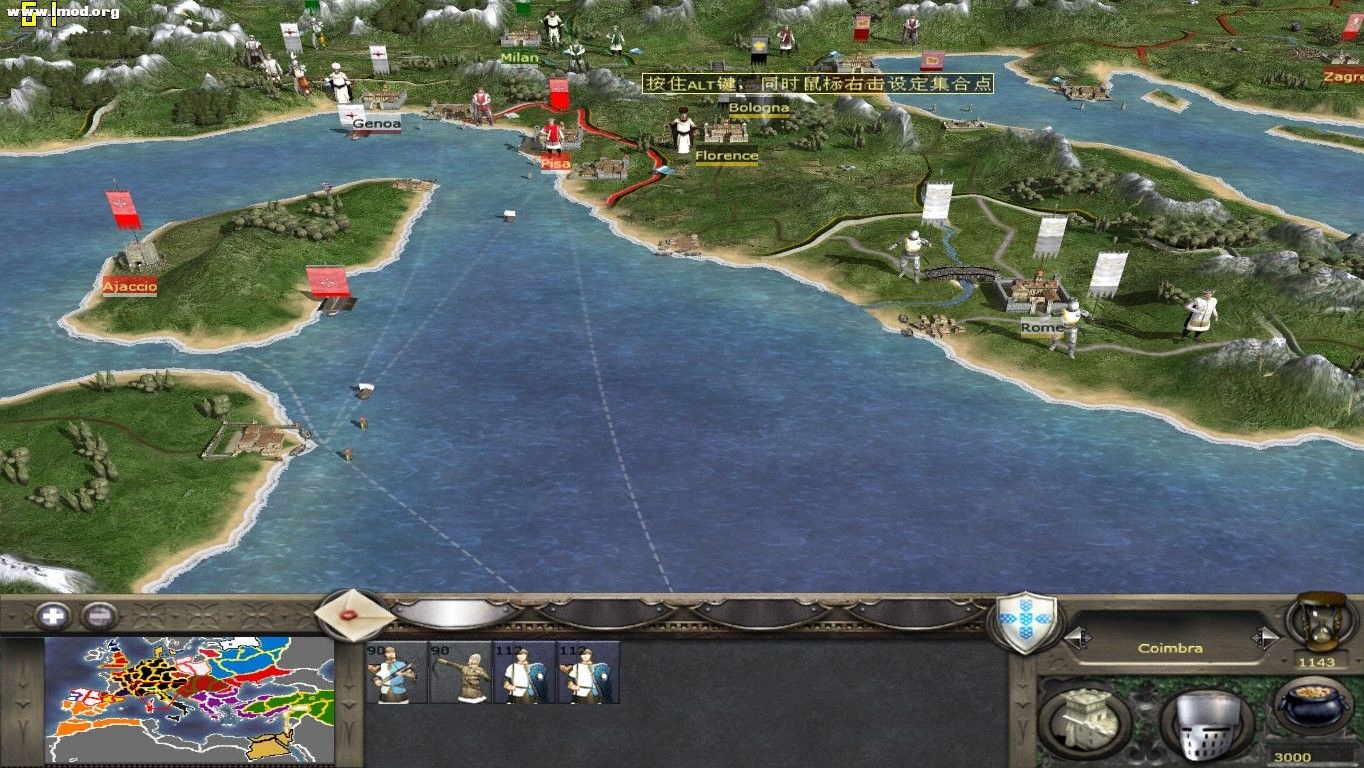The height and width of the screenshot is (768, 1364).
Task: Select the Florence settlement label
Action: click(x=727, y=156)
